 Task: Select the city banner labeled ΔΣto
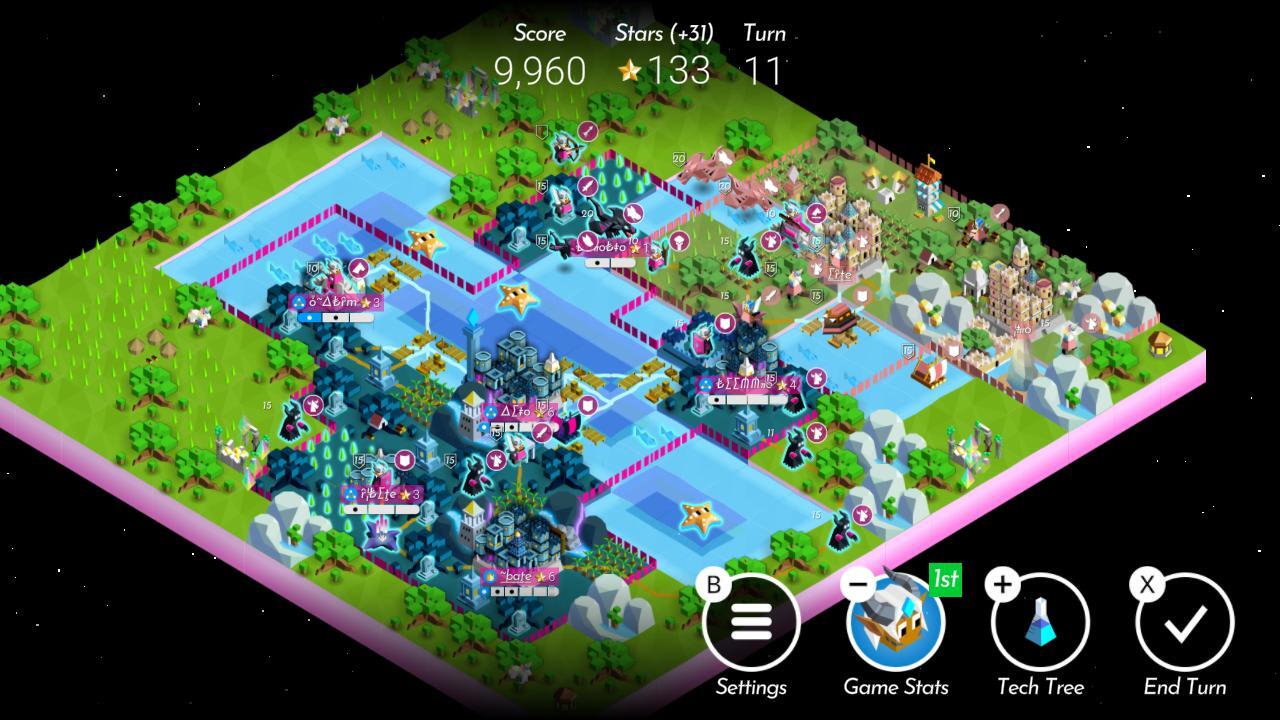pyautogui.click(x=515, y=410)
